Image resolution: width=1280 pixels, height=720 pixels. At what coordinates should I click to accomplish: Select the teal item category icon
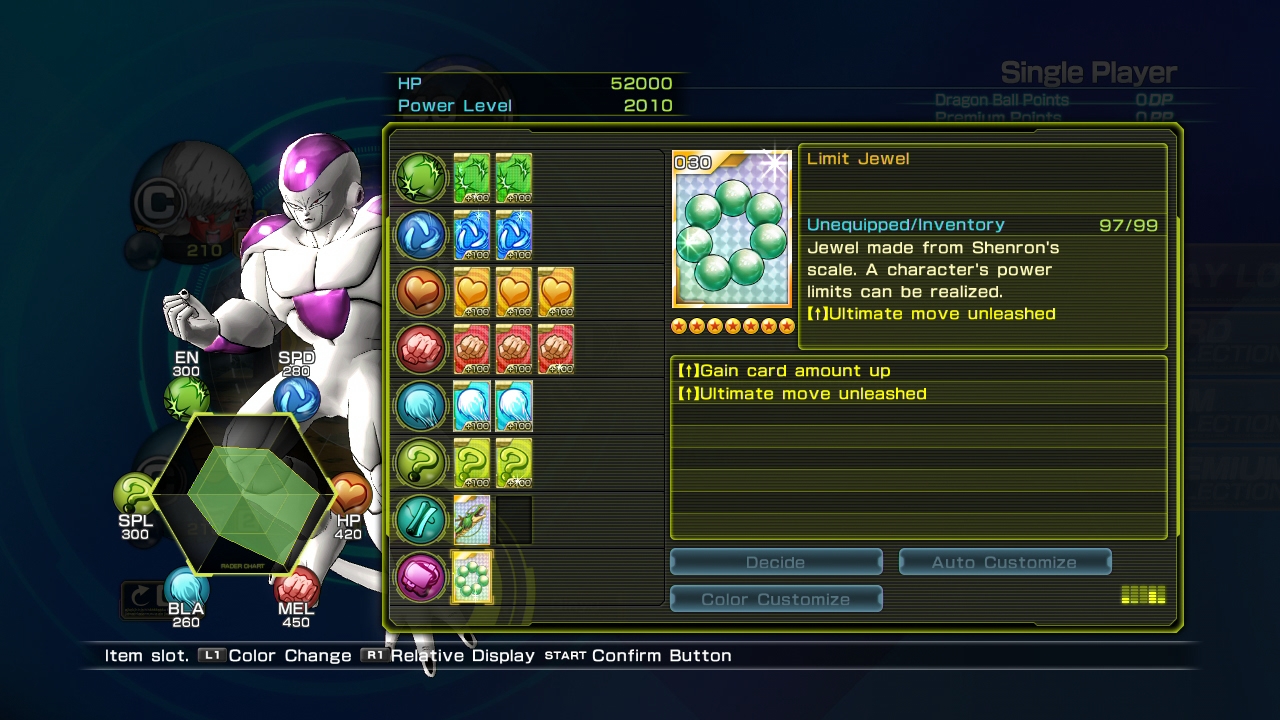pos(421,520)
